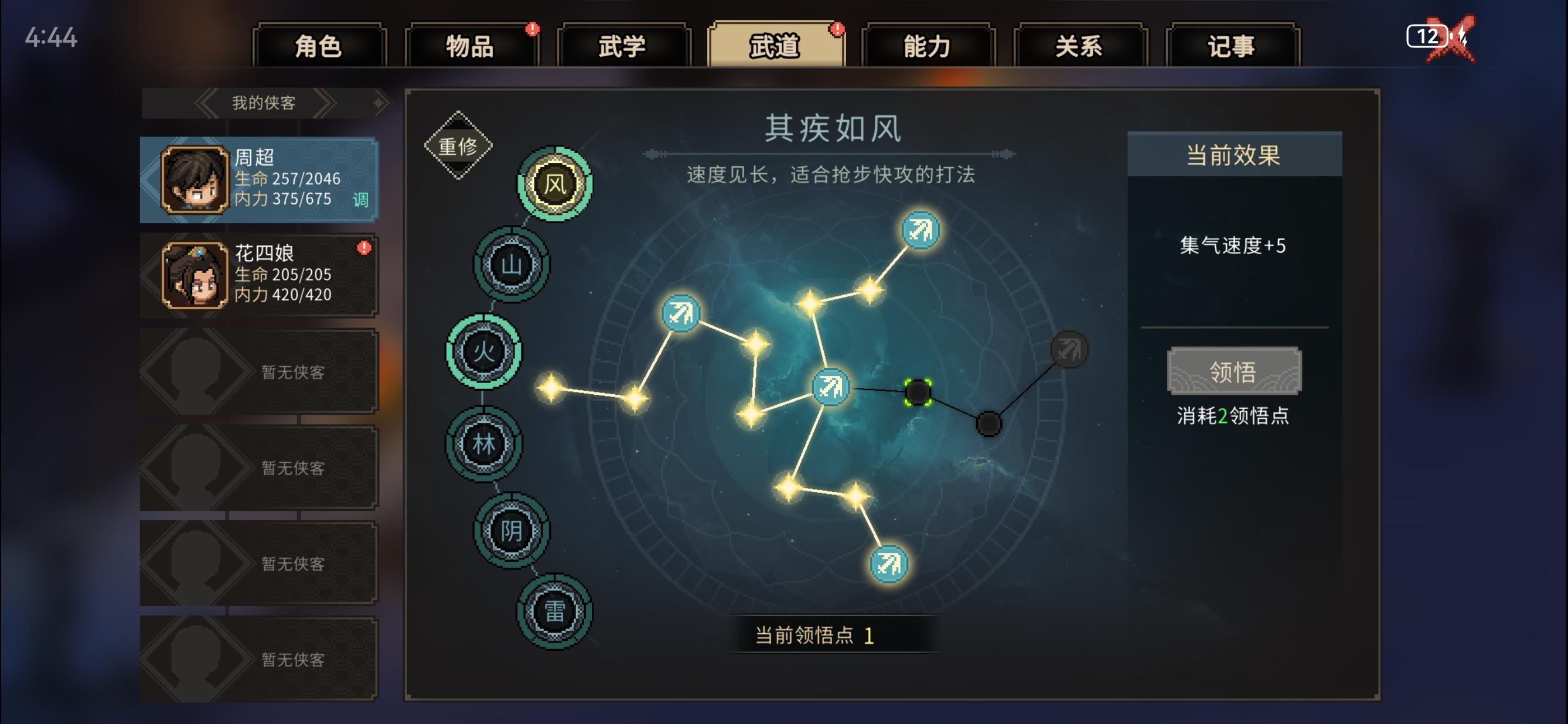Select the 山 element node
The width and height of the screenshot is (1568, 724).
click(x=512, y=265)
